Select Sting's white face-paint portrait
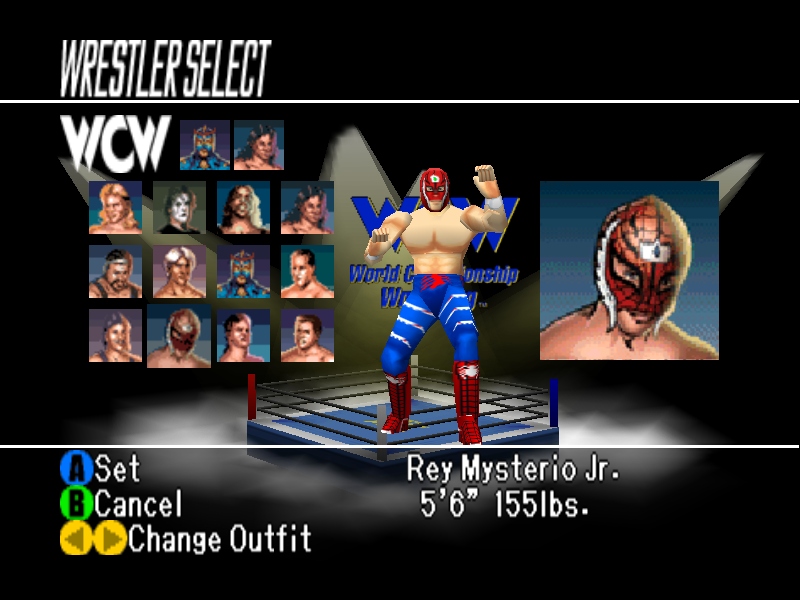The image size is (800, 600). [180, 207]
